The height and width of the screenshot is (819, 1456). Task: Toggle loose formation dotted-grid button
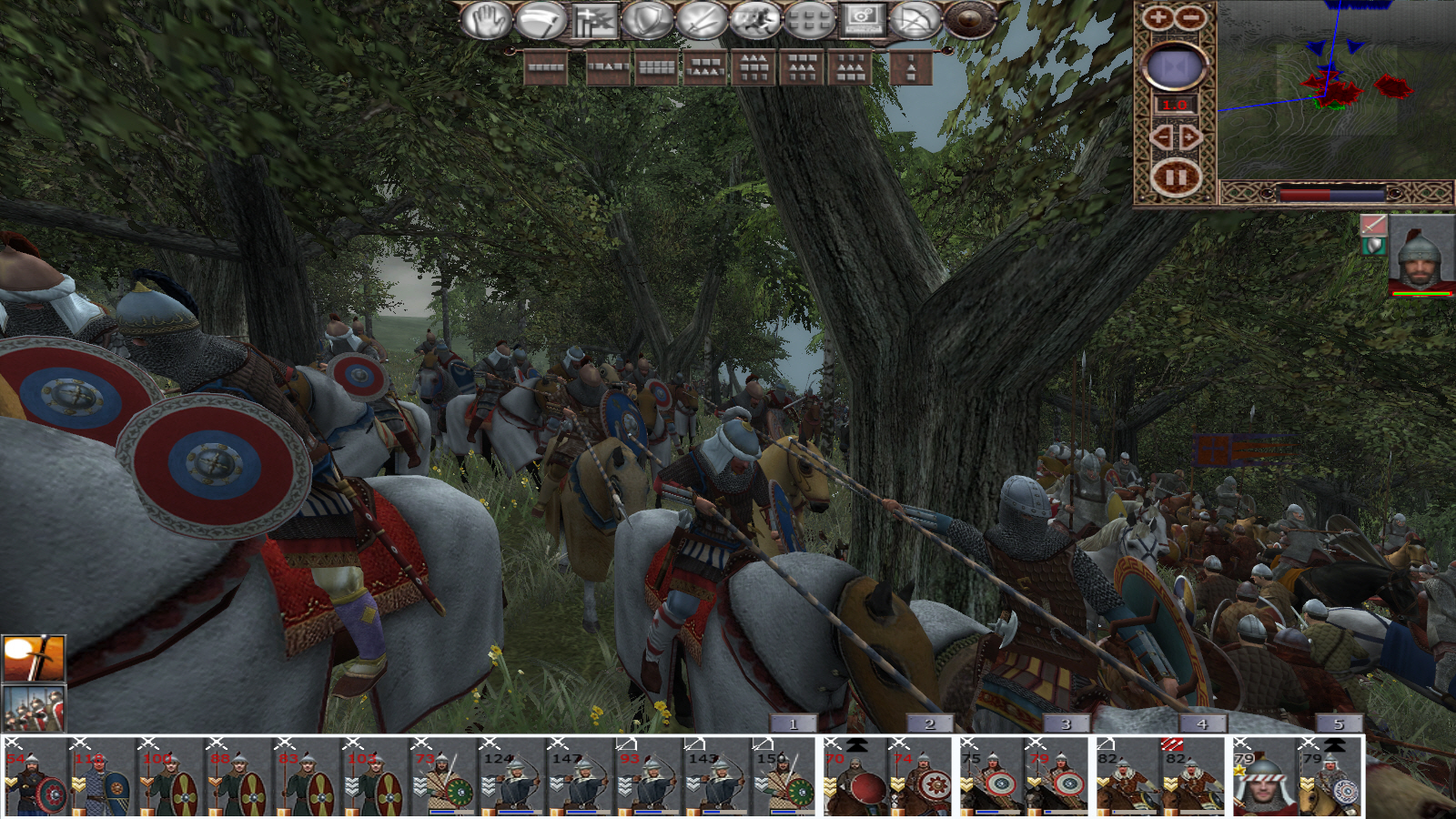[809, 20]
